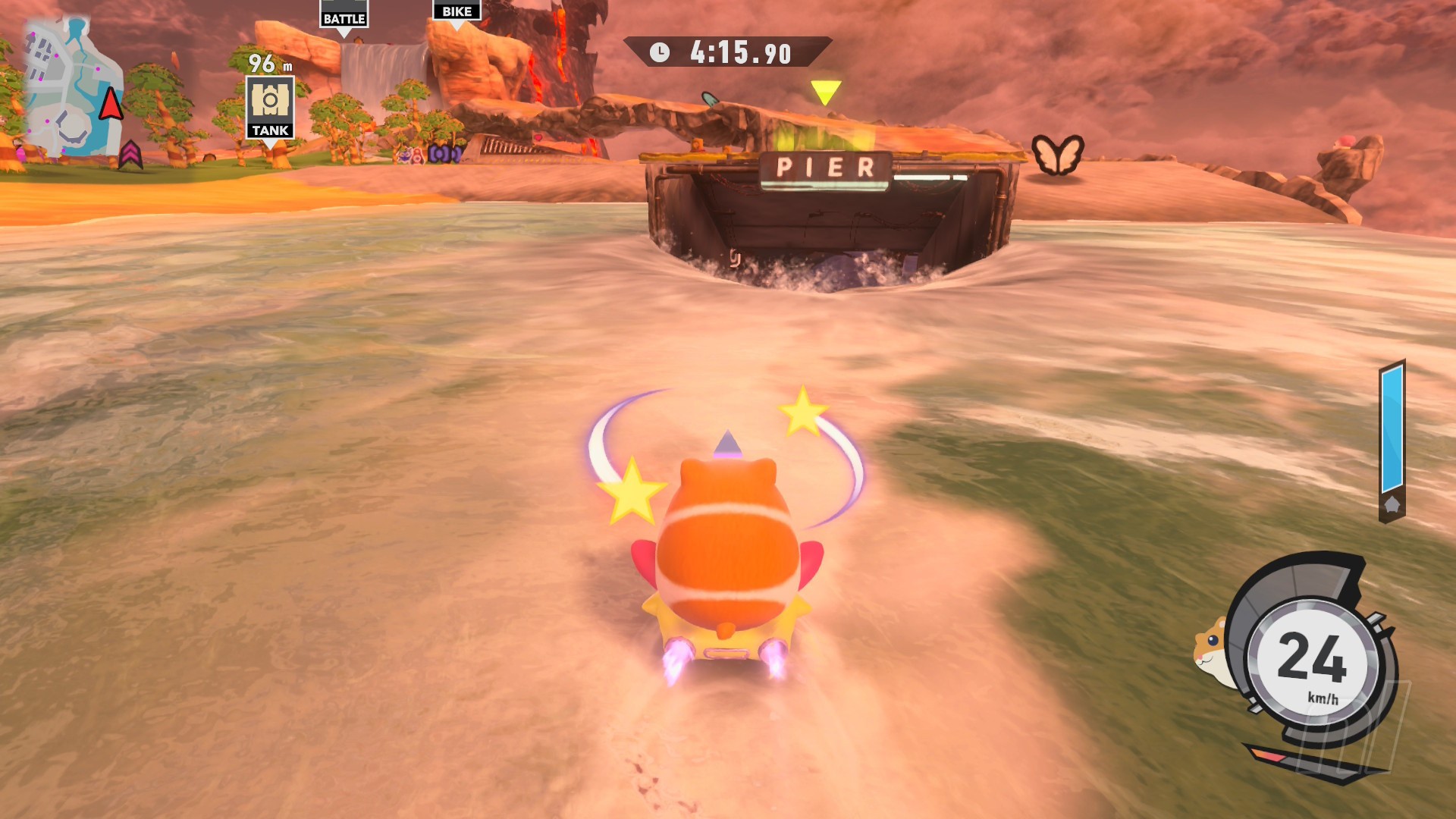The height and width of the screenshot is (819, 1456).
Task: Click the BATTLE location marker
Action: [344, 17]
